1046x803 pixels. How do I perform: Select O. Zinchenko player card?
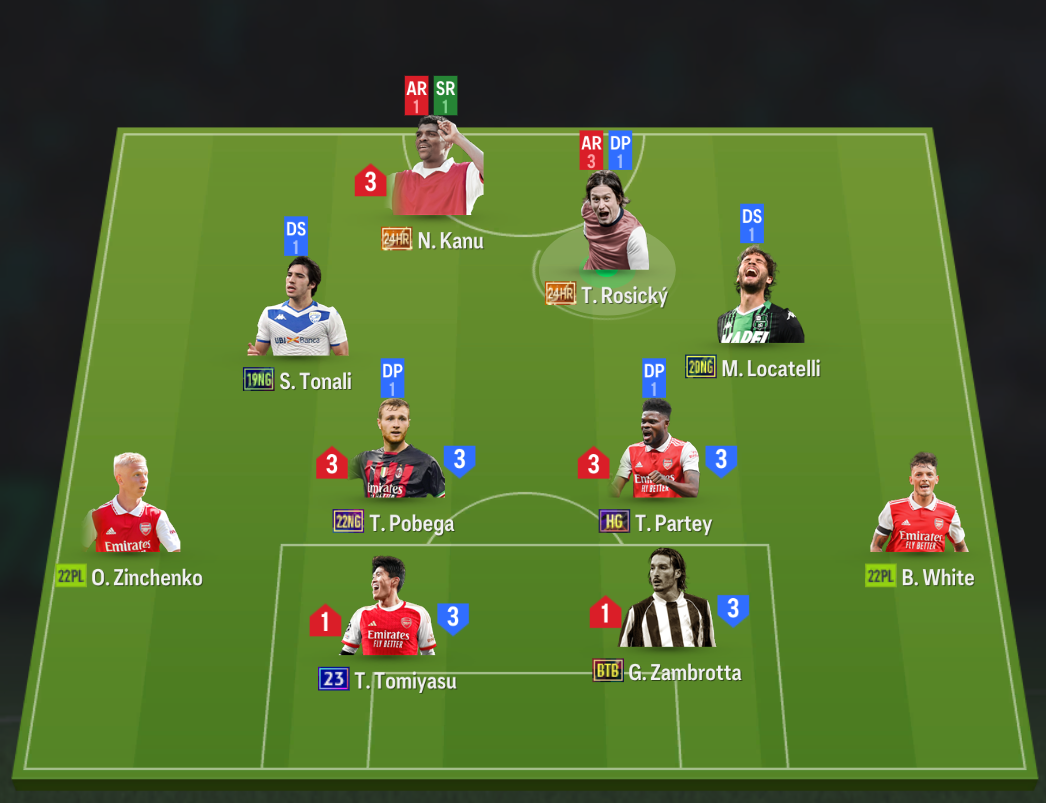pyautogui.click(x=134, y=510)
